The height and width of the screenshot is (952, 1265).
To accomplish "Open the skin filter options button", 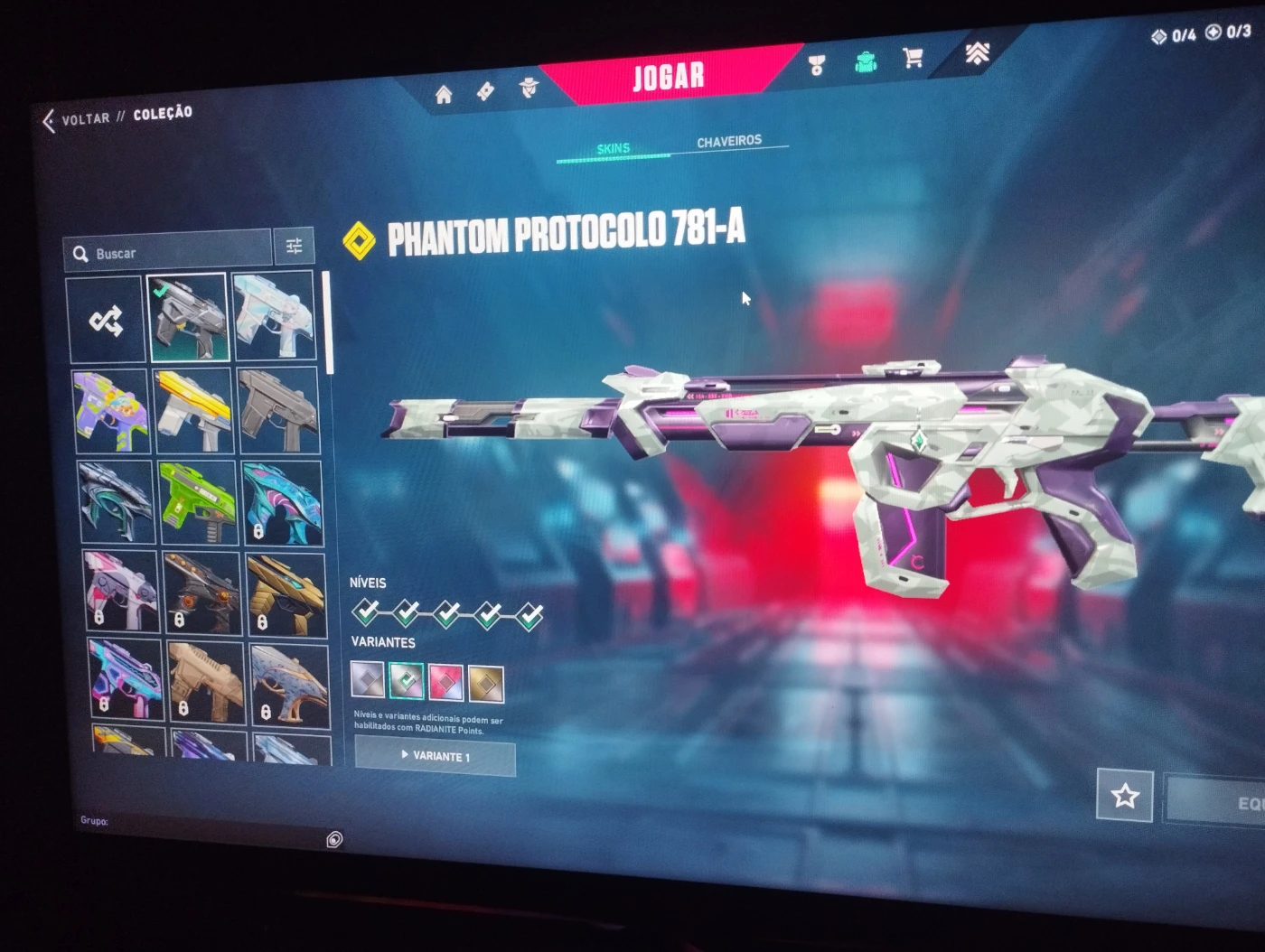I will 294,246.
